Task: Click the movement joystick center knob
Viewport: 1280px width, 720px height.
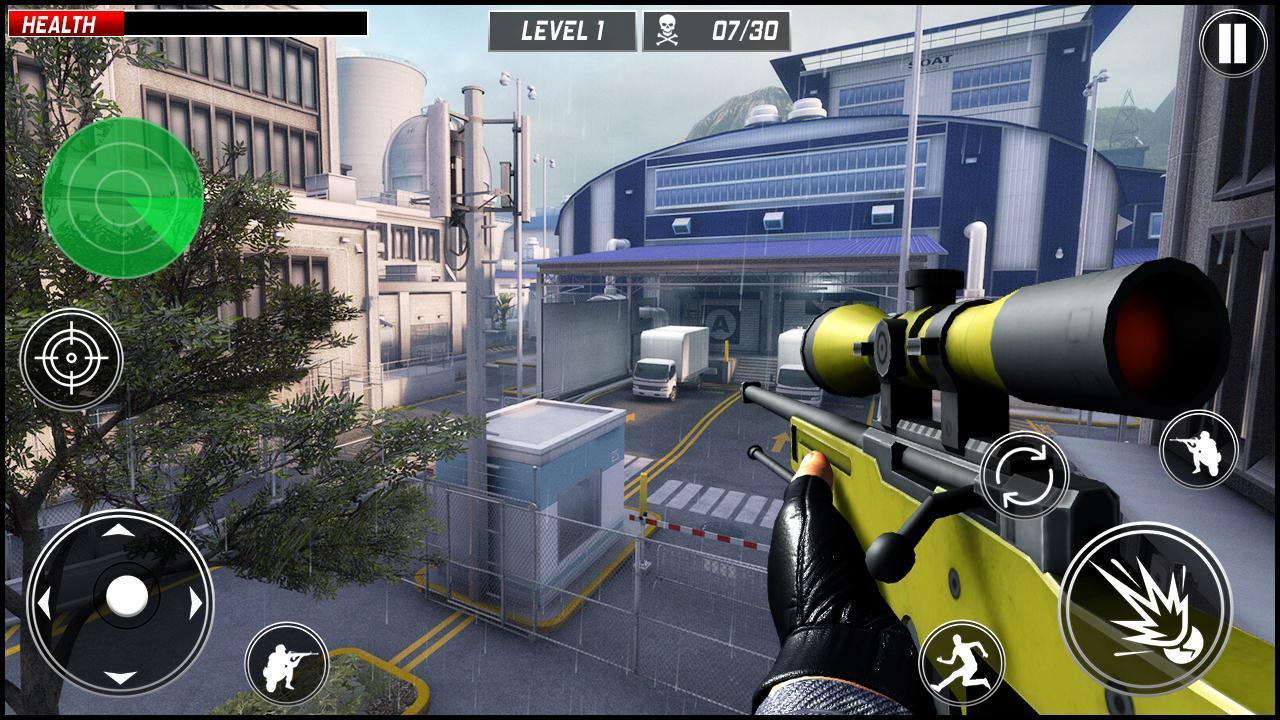Action: tap(126, 597)
